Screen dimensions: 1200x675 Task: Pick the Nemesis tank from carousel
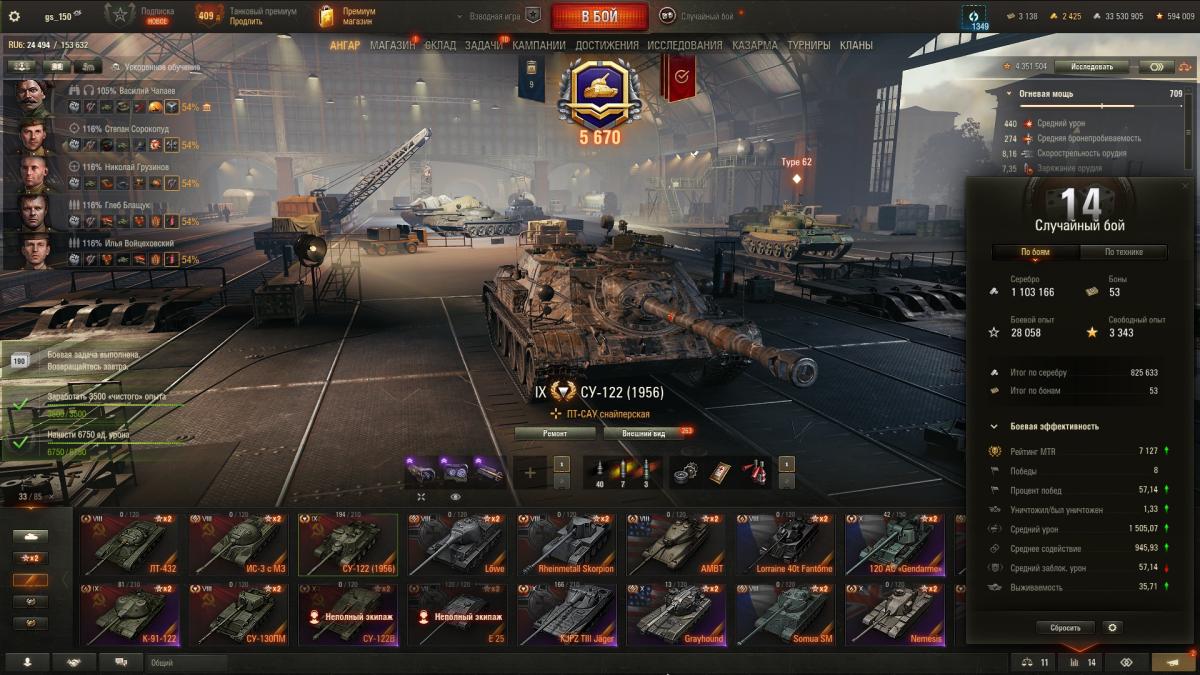click(x=894, y=613)
